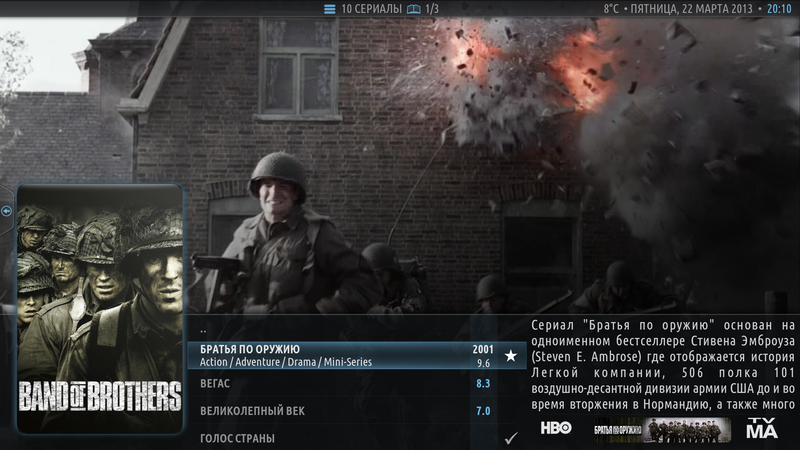Click the small arrow left of the poster
This screenshot has width=800, height=450.
pos(7,211)
